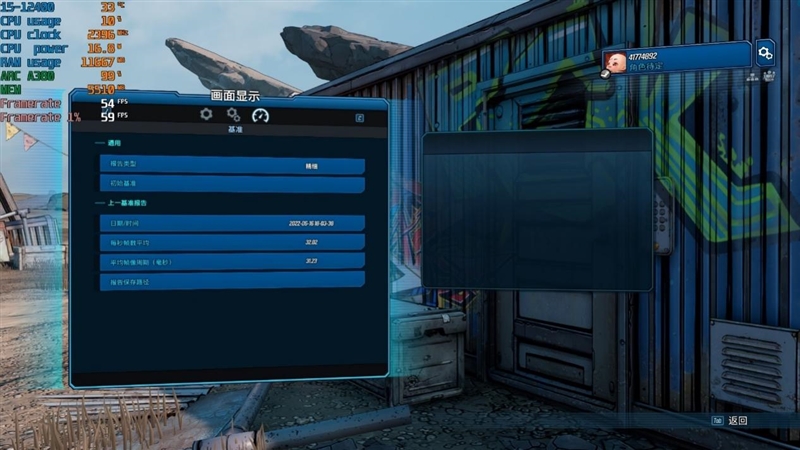Select the speedometer benchmark tab
The height and width of the screenshot is (450, 800).
260,115
